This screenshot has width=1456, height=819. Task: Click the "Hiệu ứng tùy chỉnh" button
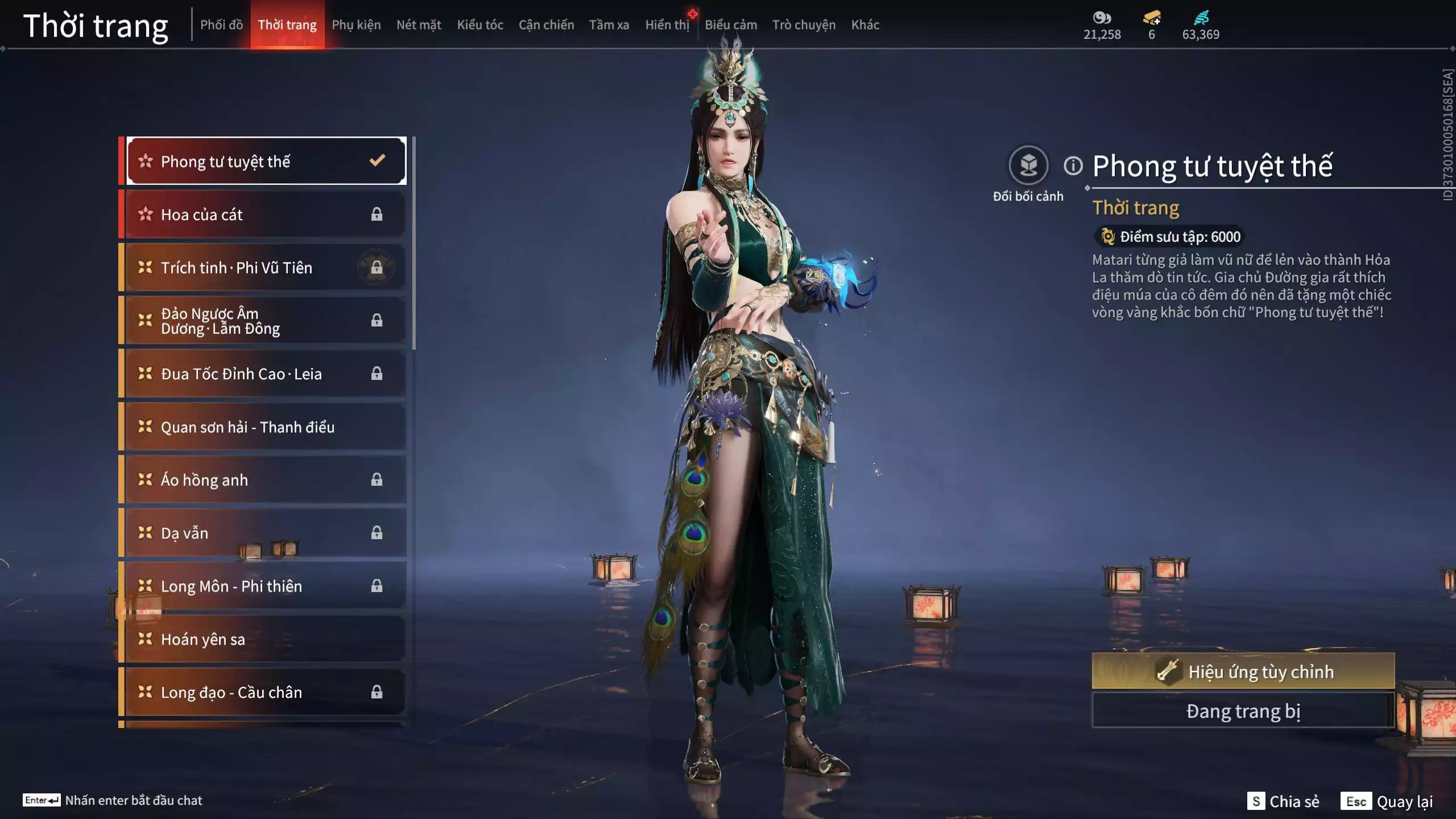pos(1243,671)
